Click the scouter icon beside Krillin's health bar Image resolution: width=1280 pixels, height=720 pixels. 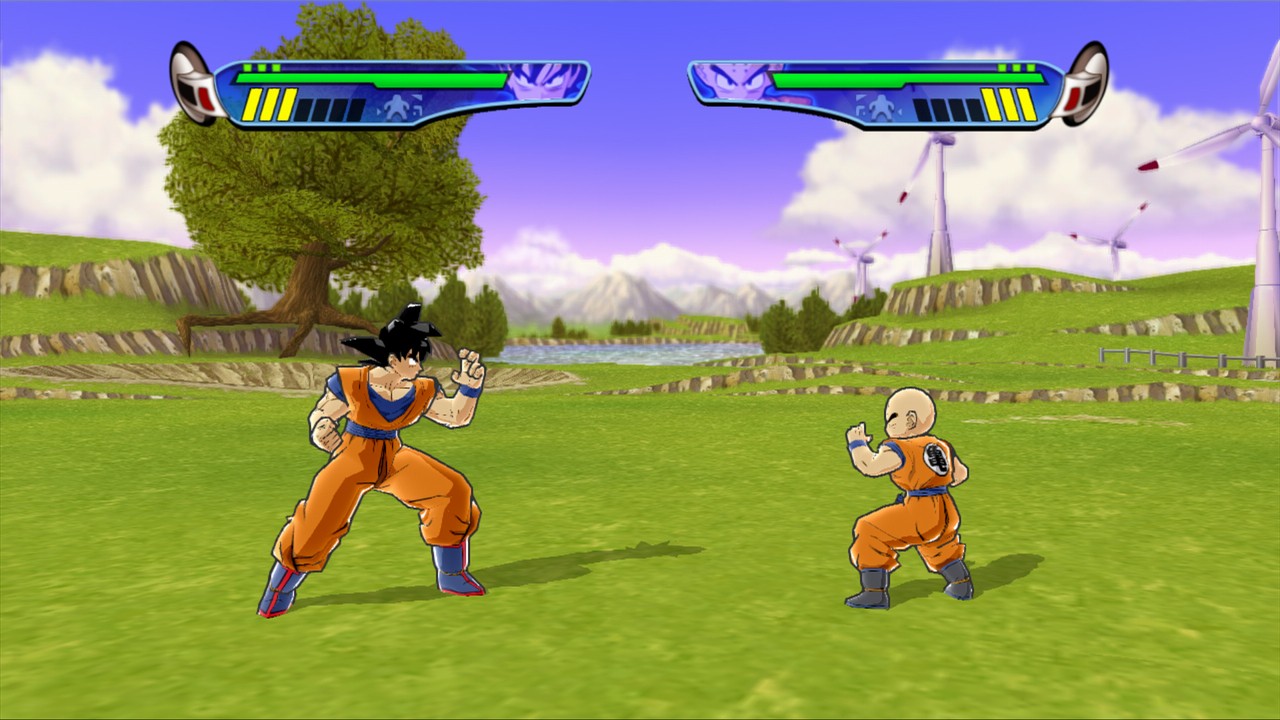1083,83
